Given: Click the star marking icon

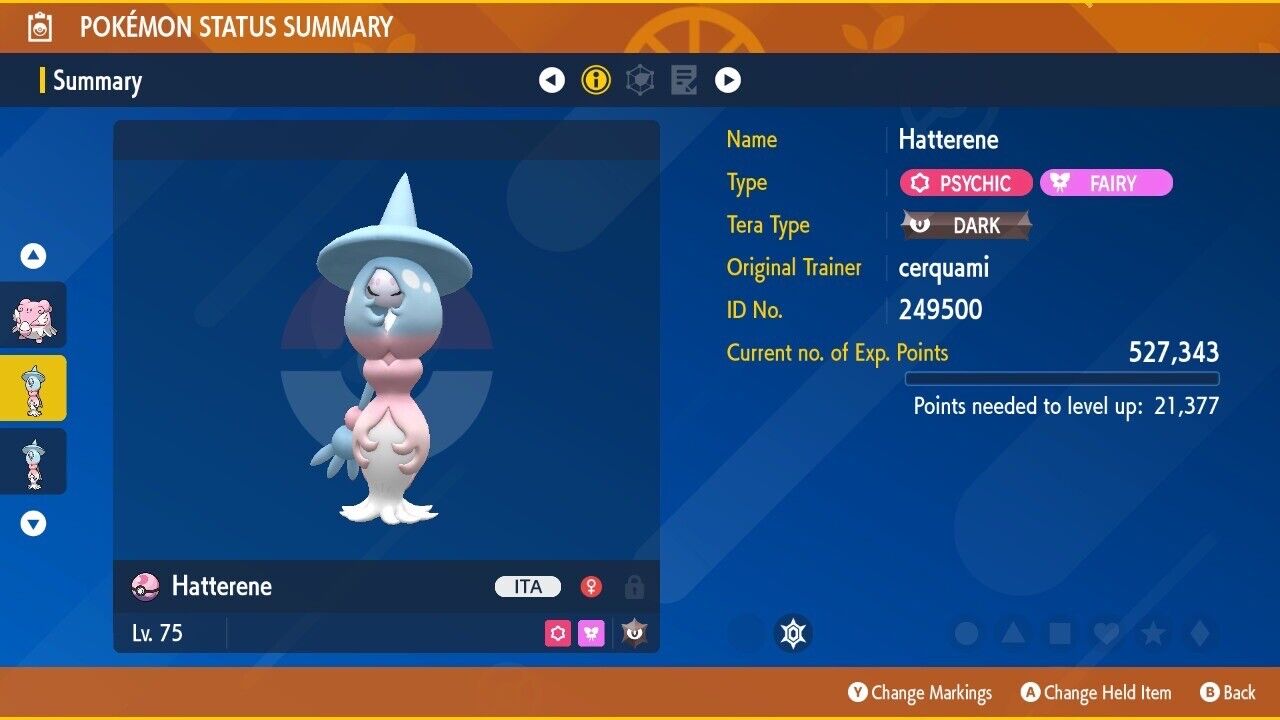Looking at the screenshot, I should tap(1153, 633).
